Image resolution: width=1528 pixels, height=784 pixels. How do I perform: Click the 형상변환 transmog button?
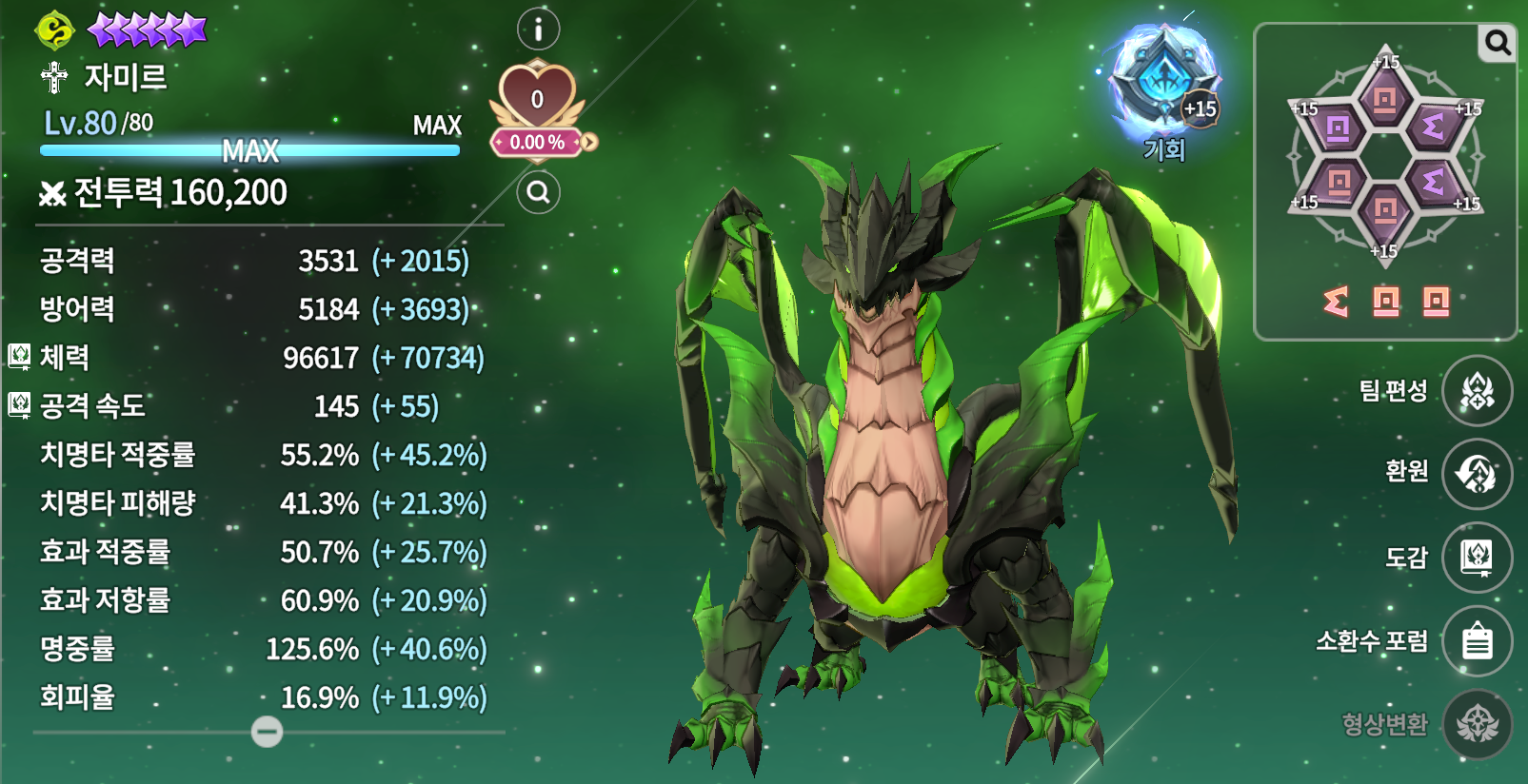coord(1477,724)
